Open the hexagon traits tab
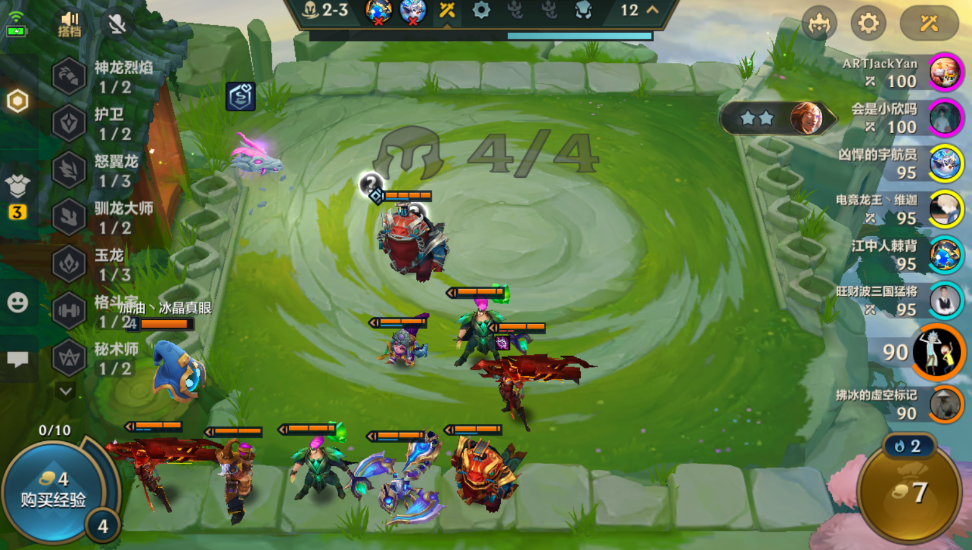Screen dimensions: 972x550 (17, 101)
